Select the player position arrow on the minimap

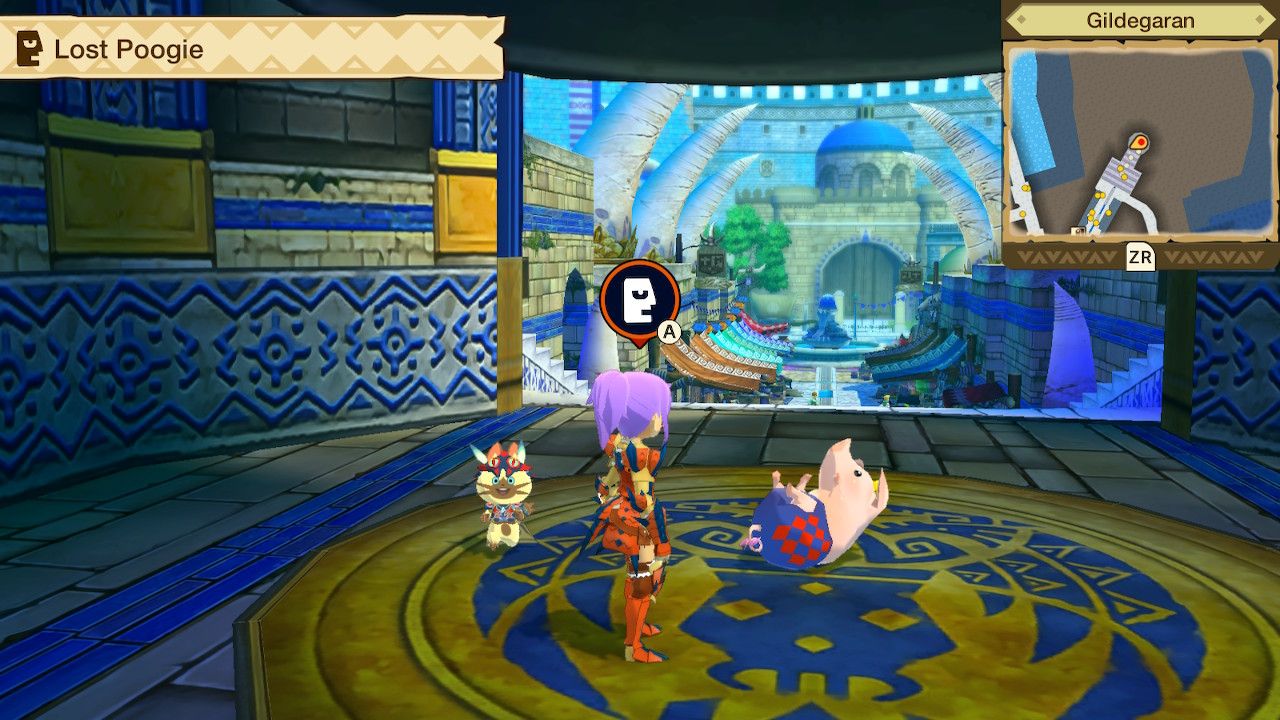(1138, 143)
